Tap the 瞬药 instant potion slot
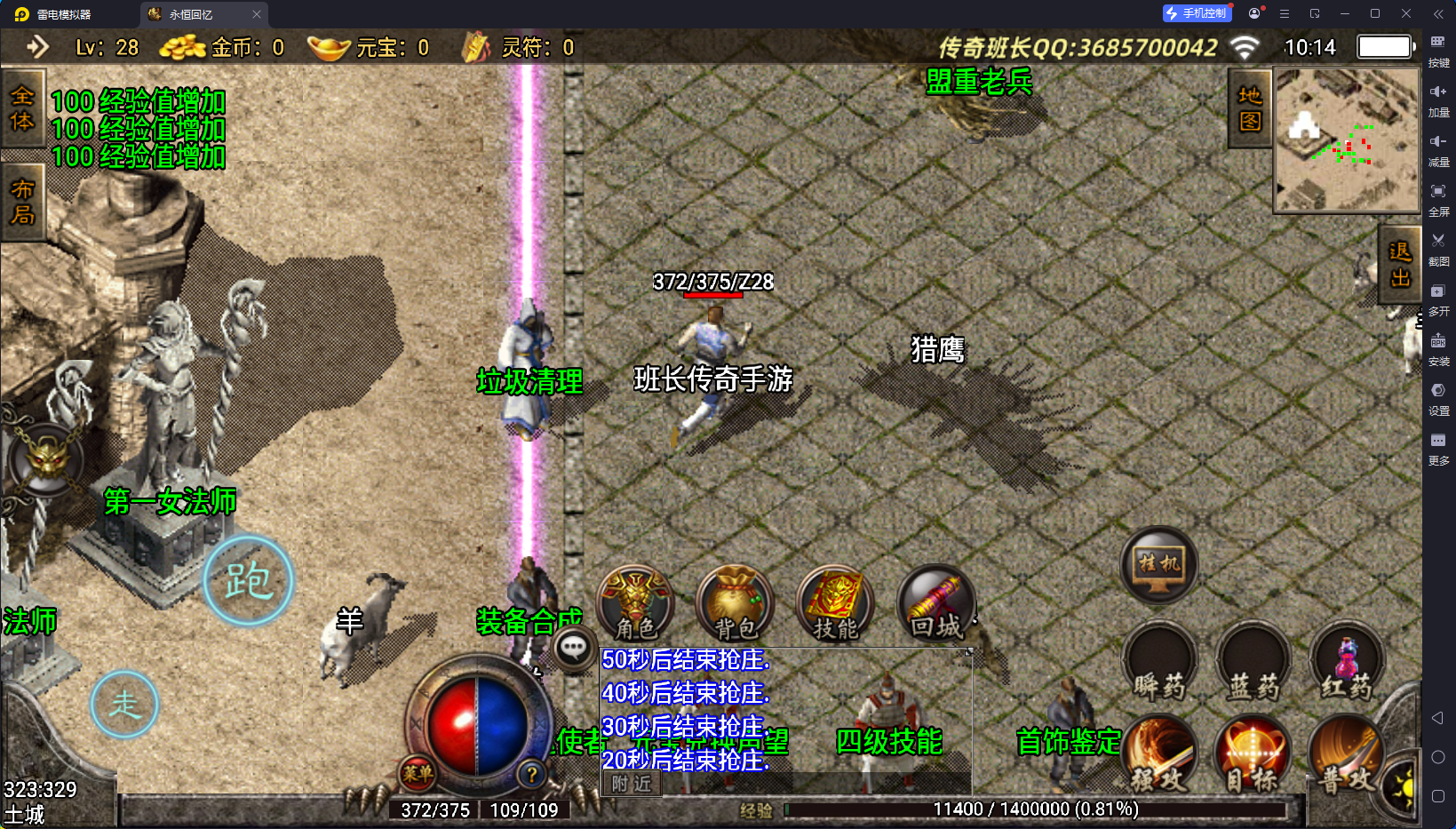This screenshot has width=1456, height=829. [1159, 664]
